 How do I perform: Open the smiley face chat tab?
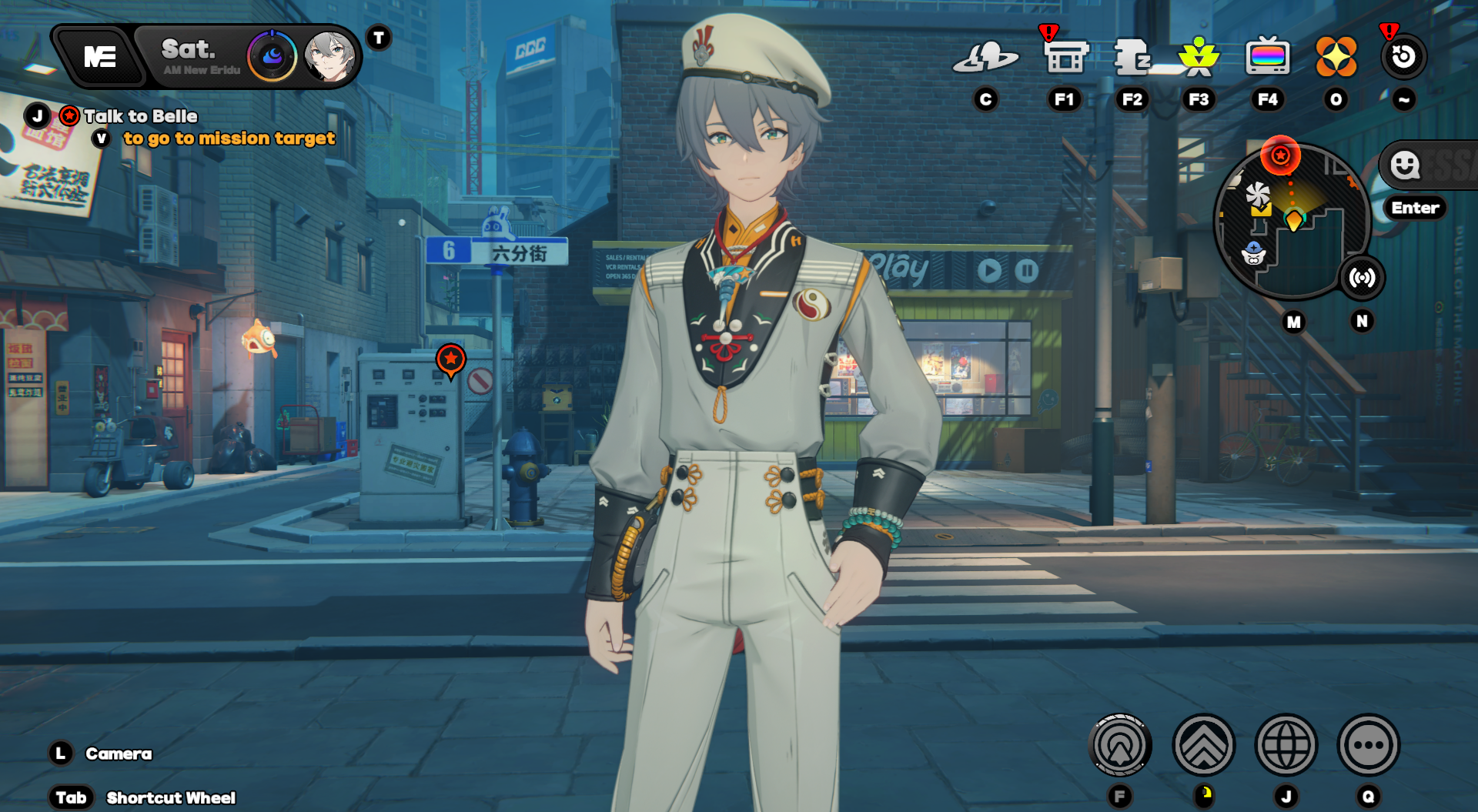pos(1405,165)
